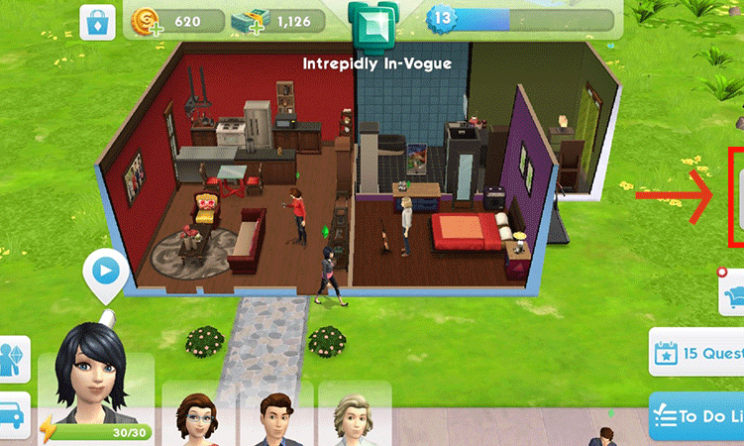The image size is (744, 446).
Task: Open the To Do List
Action: (698, 414)
